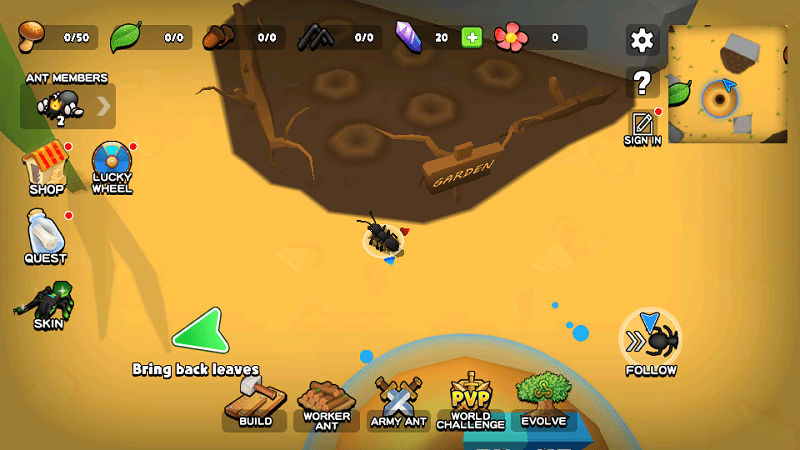Viewport: 800px width, 450px height.
Task: Open the Build menu
Action: click(x=255, y=406)
